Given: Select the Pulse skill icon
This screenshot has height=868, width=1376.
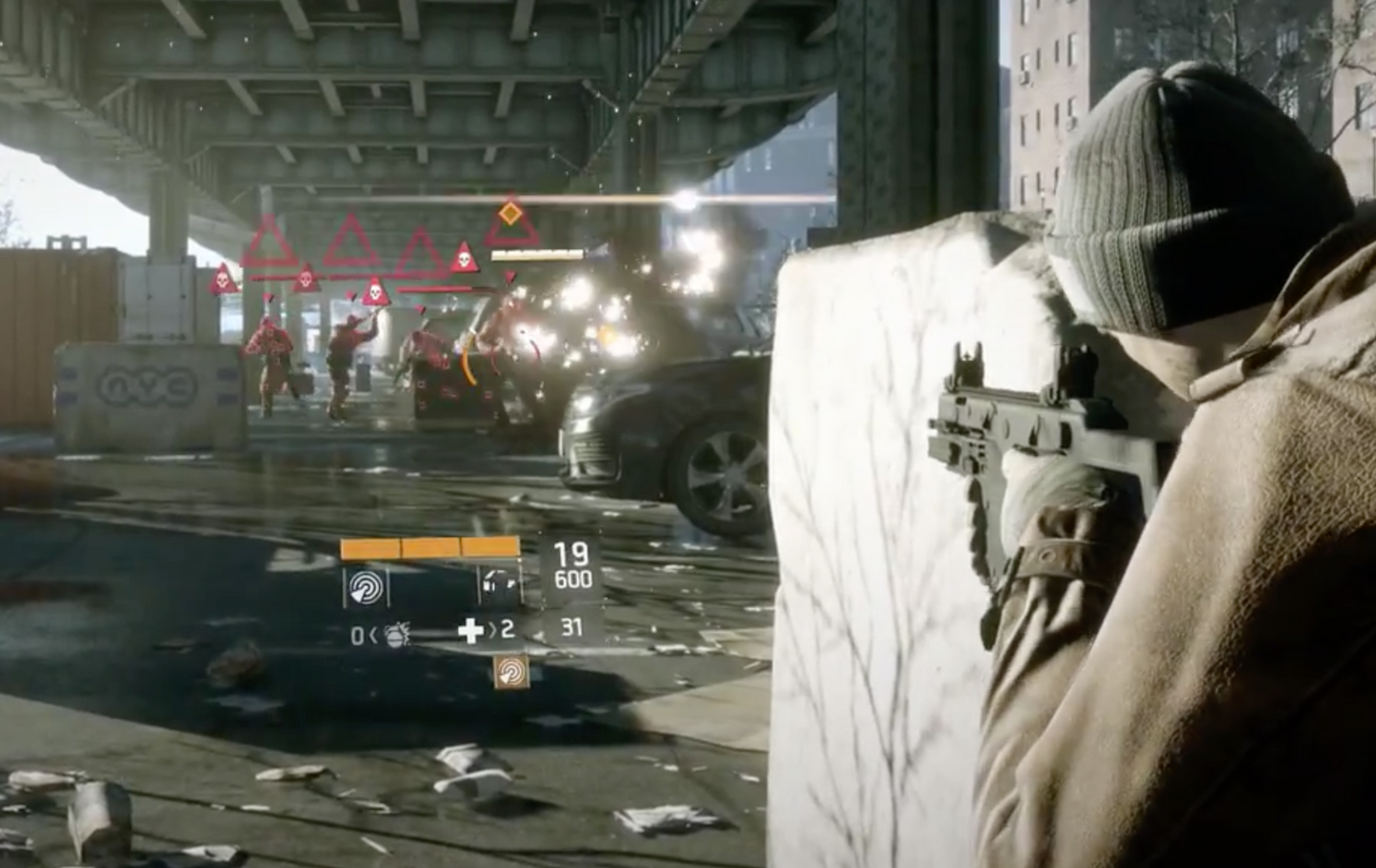Looking at the screenshot, I should click(368, 588).
